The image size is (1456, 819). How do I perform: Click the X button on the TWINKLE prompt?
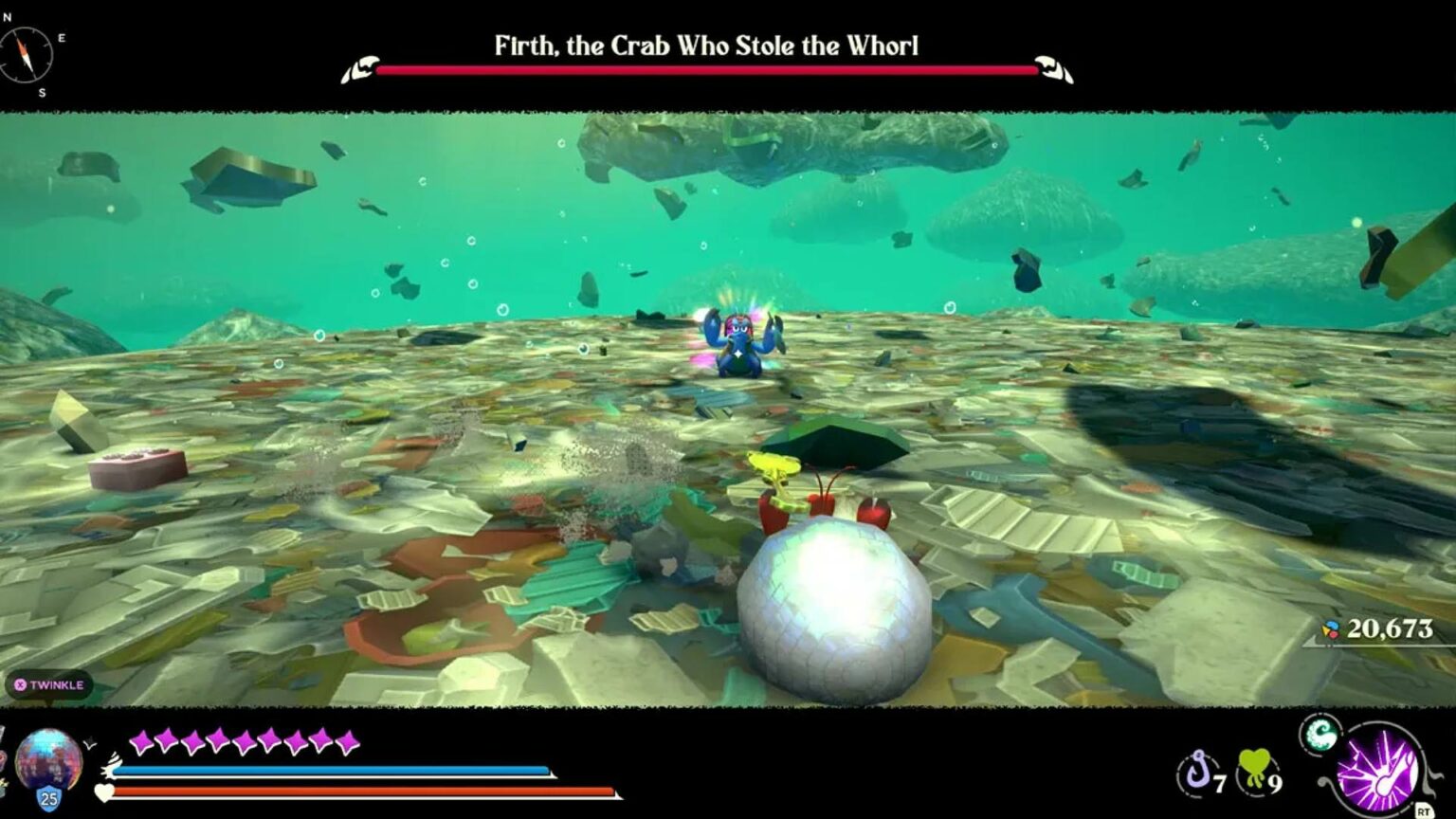coord(19,683)
